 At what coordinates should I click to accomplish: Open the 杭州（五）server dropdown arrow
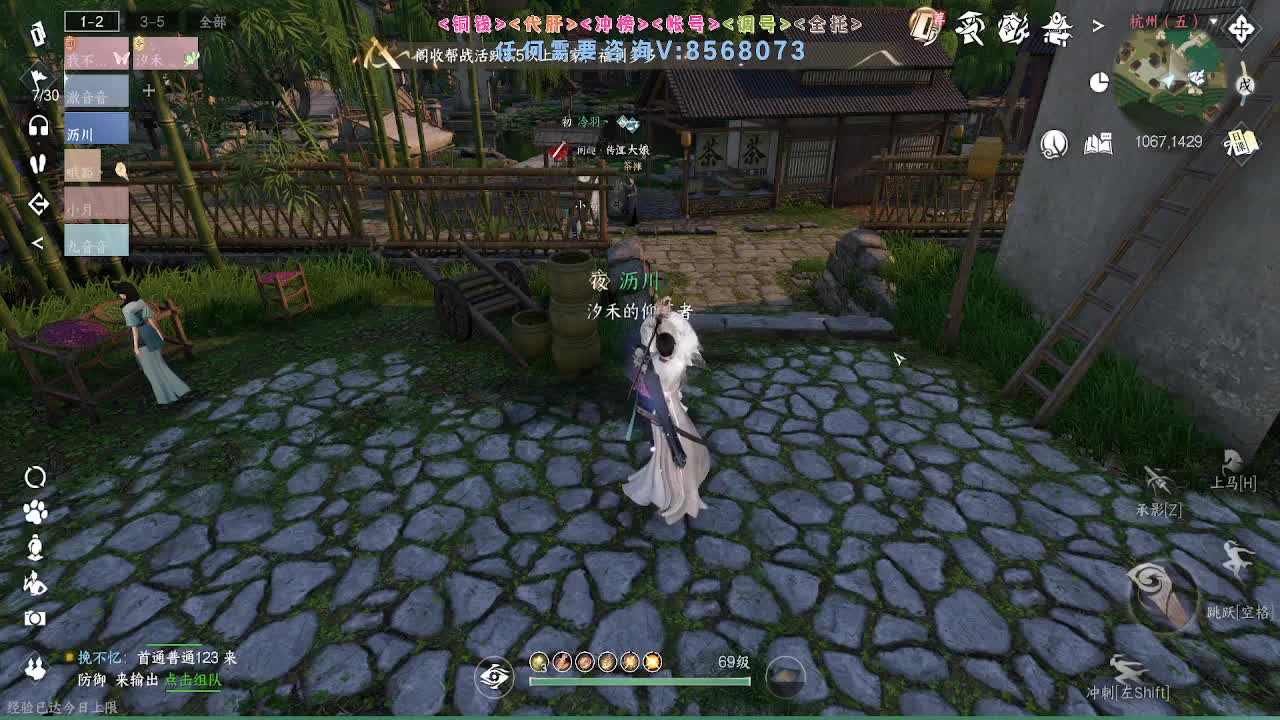coord(1215,20)
